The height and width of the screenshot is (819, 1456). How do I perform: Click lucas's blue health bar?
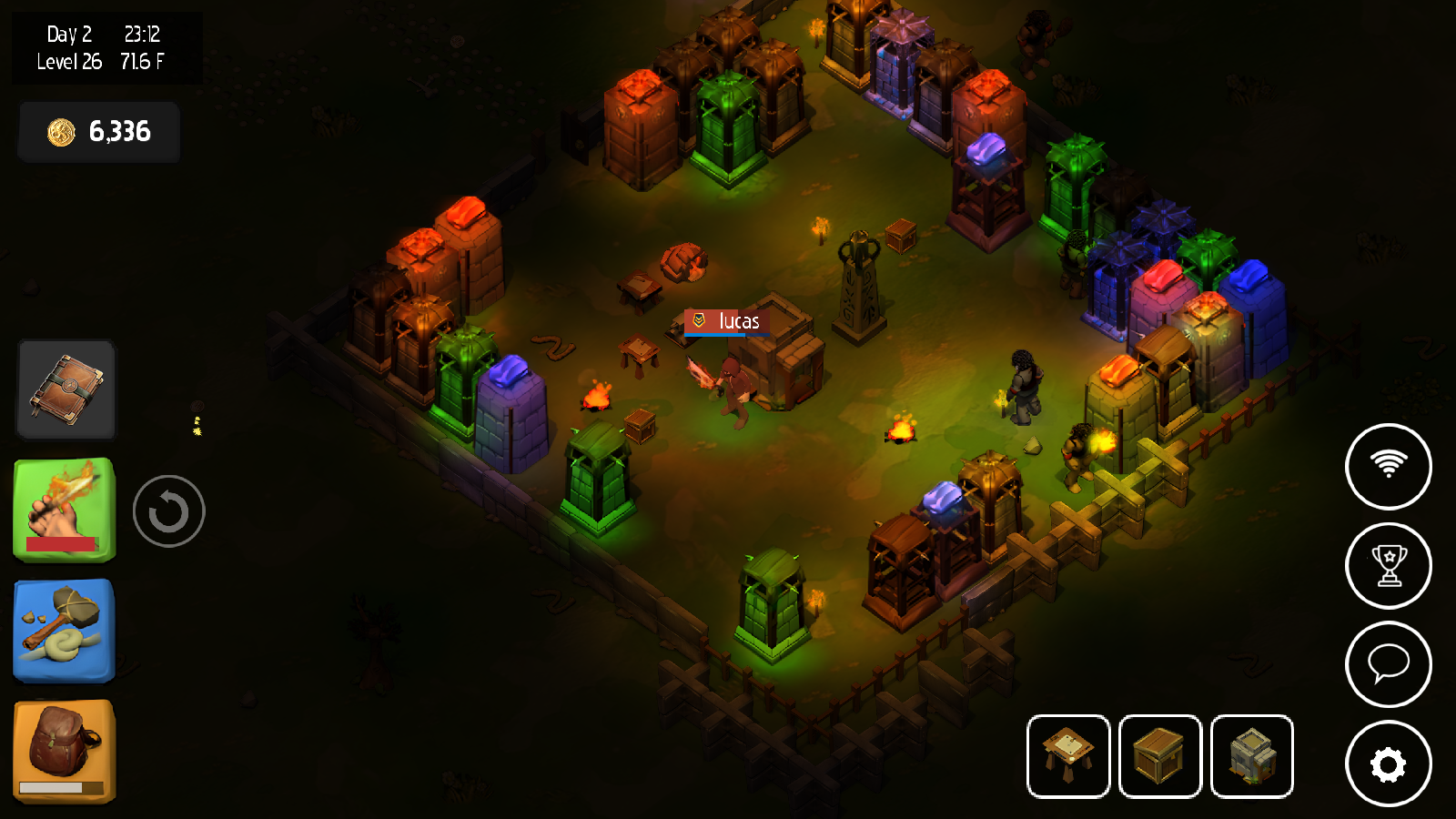[x=728, y=333]
